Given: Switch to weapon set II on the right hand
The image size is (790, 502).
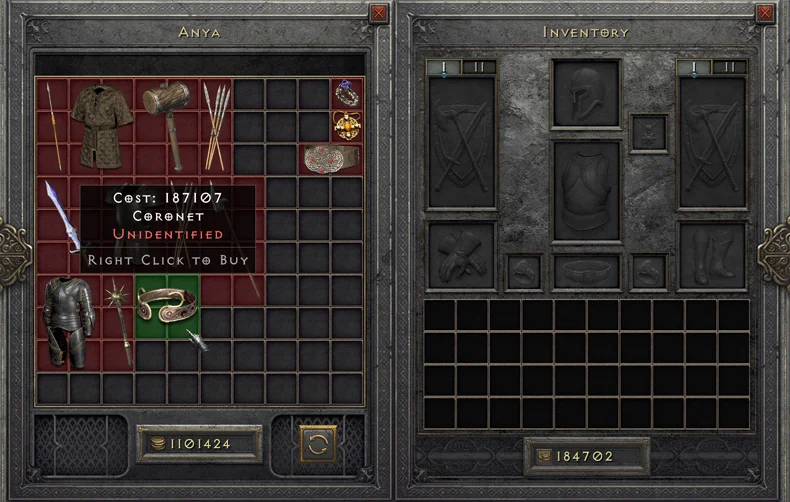Looking at the screenshot, I should pos(729,67).
